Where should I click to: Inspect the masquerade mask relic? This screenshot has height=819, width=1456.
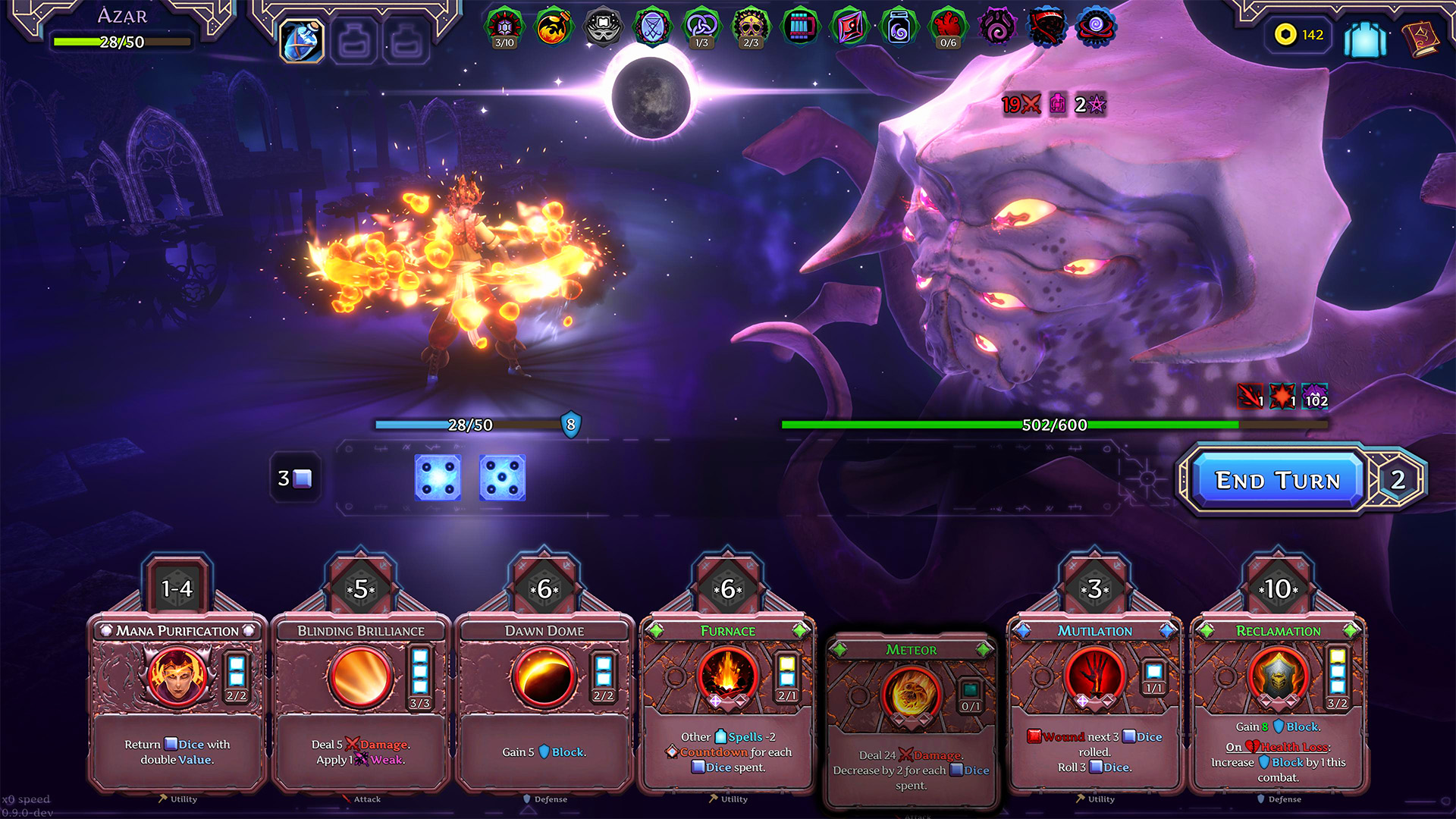[603, 28]
